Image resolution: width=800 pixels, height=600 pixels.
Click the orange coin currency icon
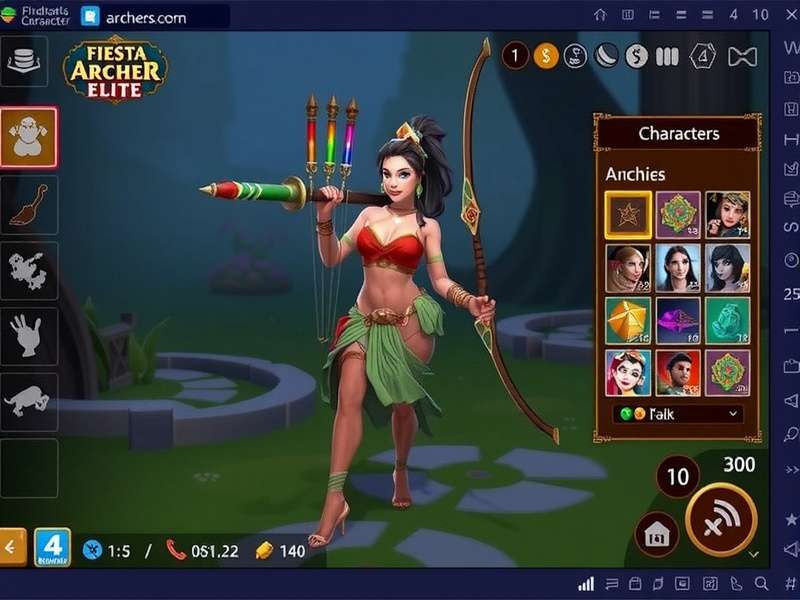click(545, 57)
